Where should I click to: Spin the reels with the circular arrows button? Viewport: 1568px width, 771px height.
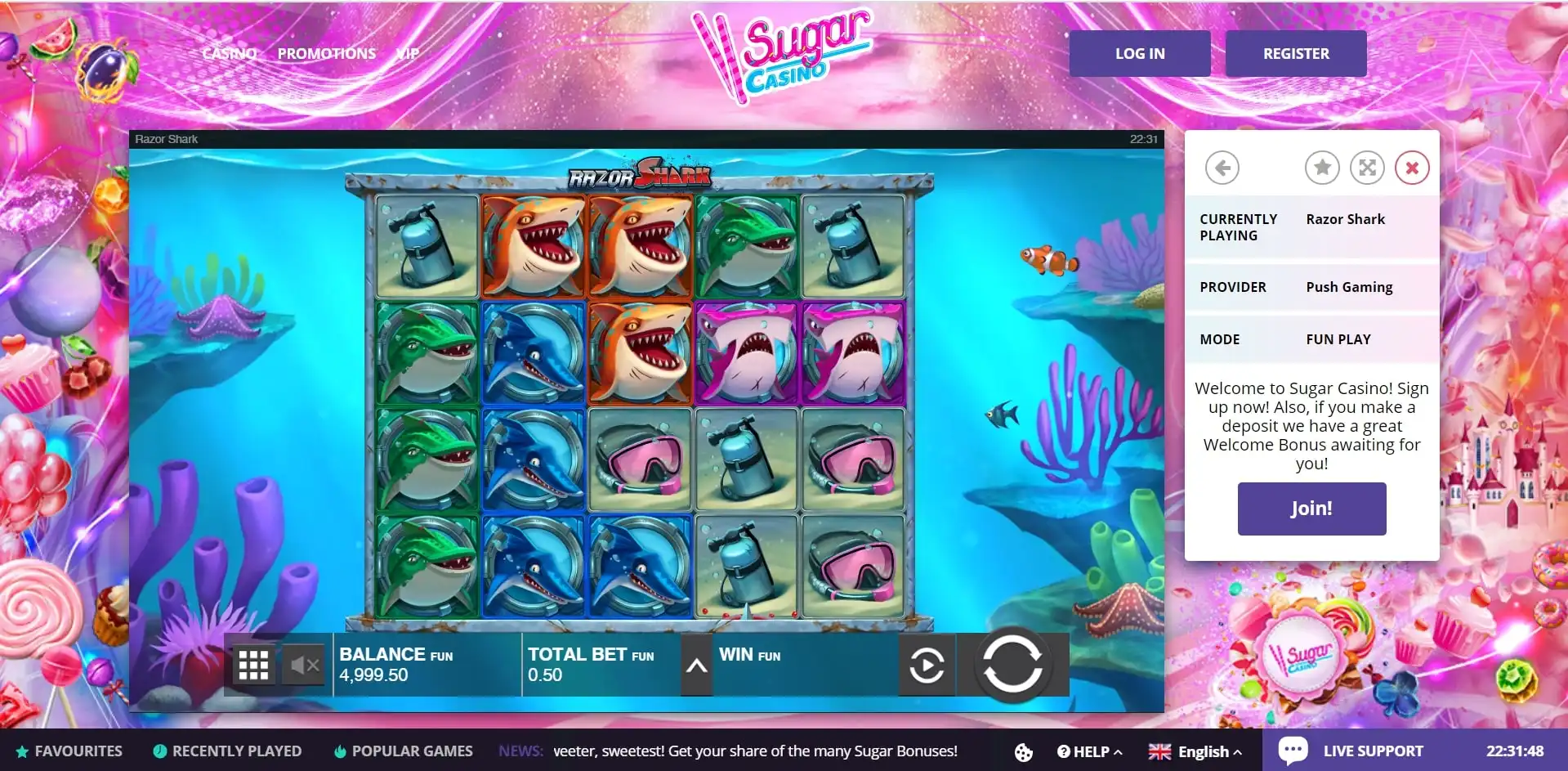point(1012,664)
